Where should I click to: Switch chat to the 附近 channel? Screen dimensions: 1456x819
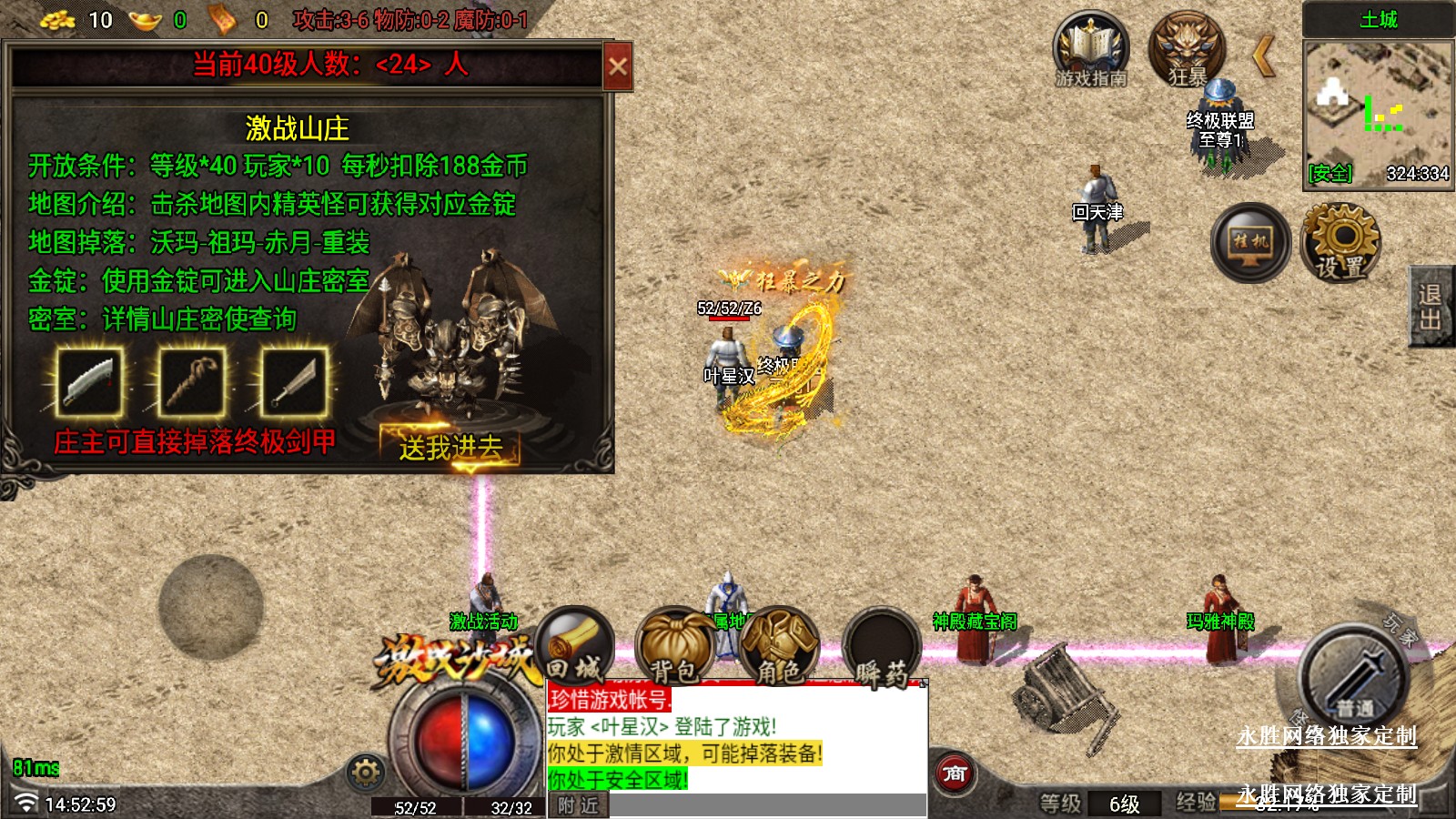tap(578, 805)
